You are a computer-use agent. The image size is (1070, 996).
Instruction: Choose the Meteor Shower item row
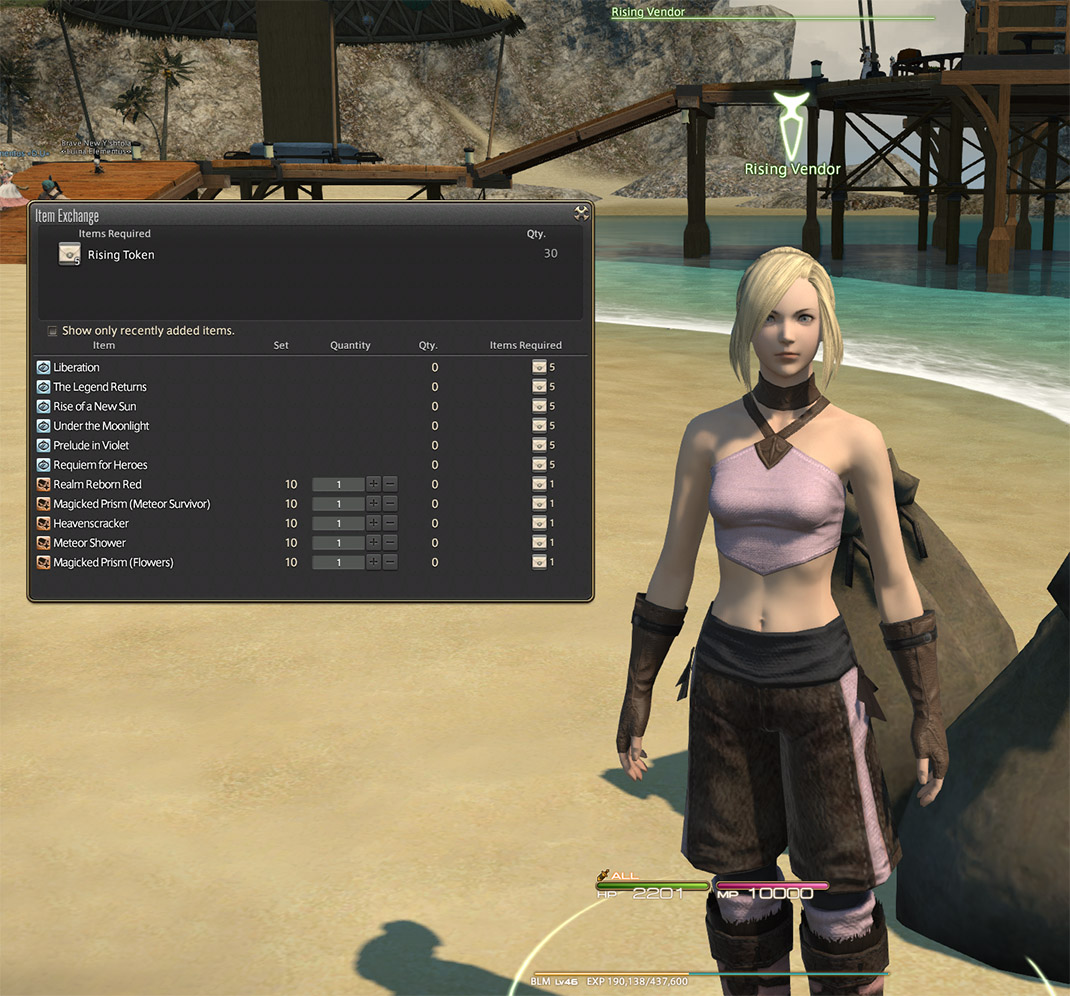tap(89, 543)
